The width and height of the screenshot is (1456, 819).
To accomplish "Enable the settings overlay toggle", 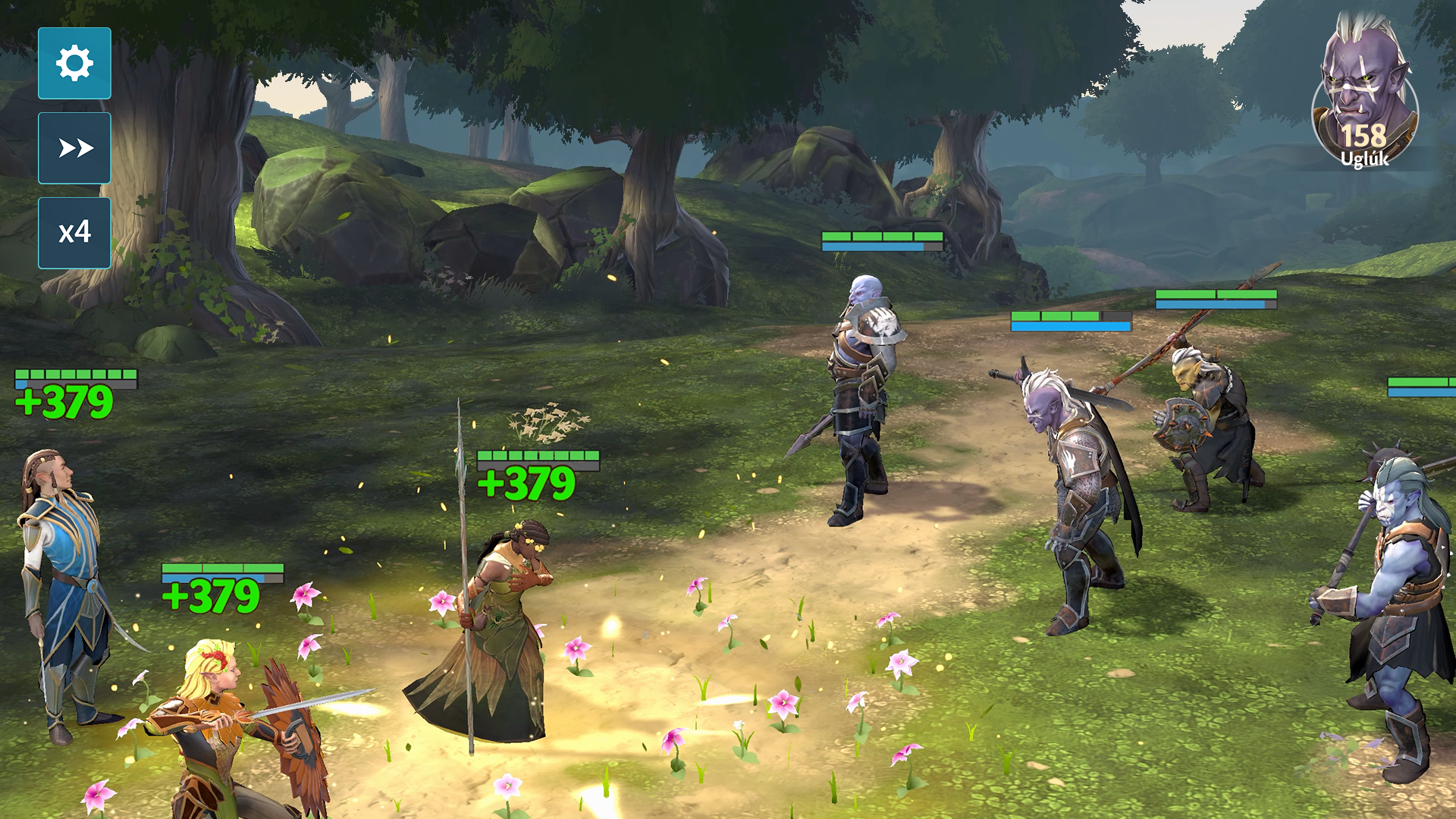I will click(74, 64).
